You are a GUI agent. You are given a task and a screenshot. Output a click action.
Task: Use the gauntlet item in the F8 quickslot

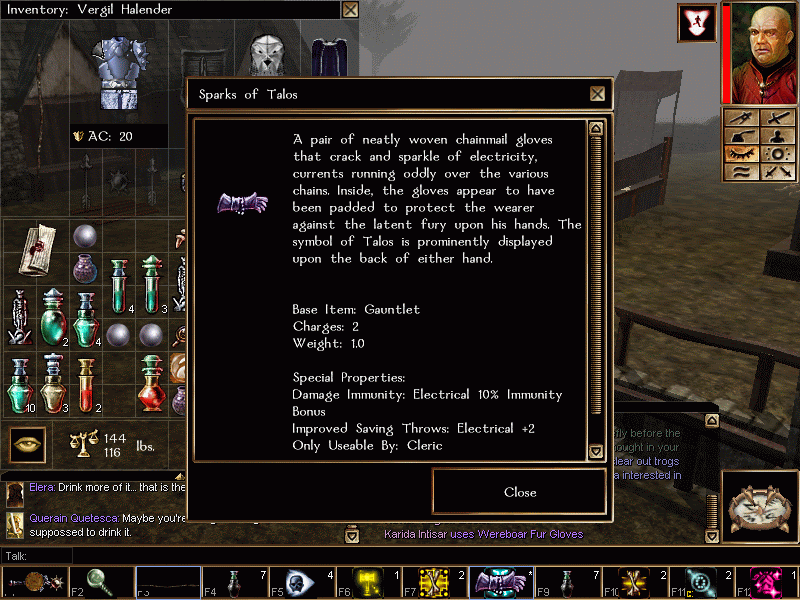[x=495, y=581]
